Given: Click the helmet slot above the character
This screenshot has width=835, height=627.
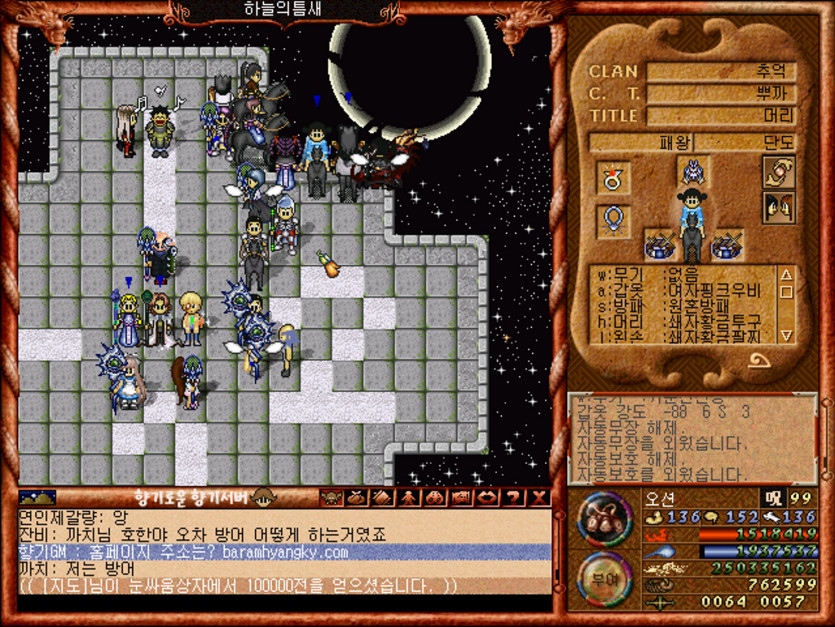Looking at the screenshot, I should pos(692,173).
